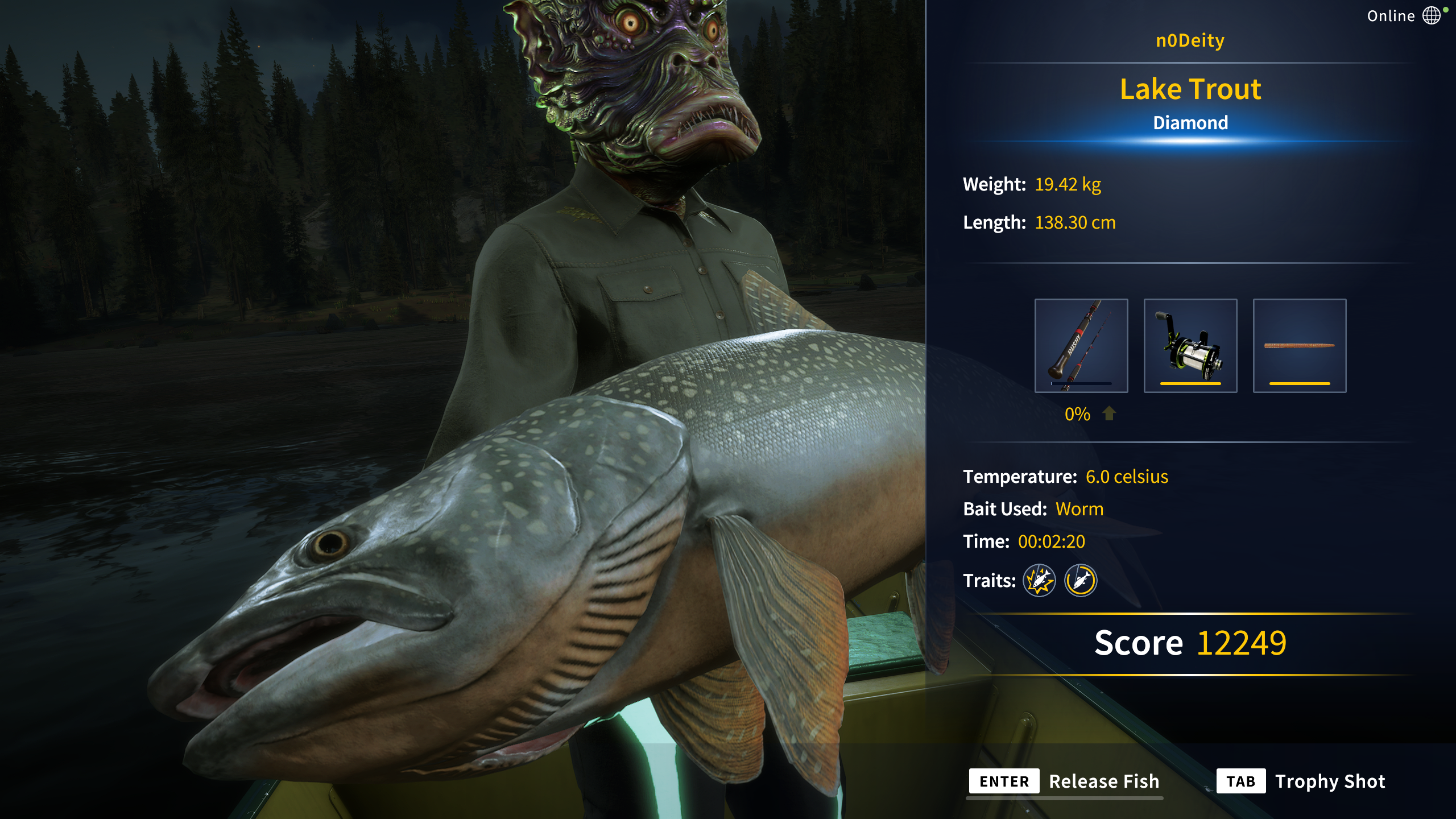This screenshot has width=1456, height=819.
Task: Open the Online globe status icon
Action: 1431,16
